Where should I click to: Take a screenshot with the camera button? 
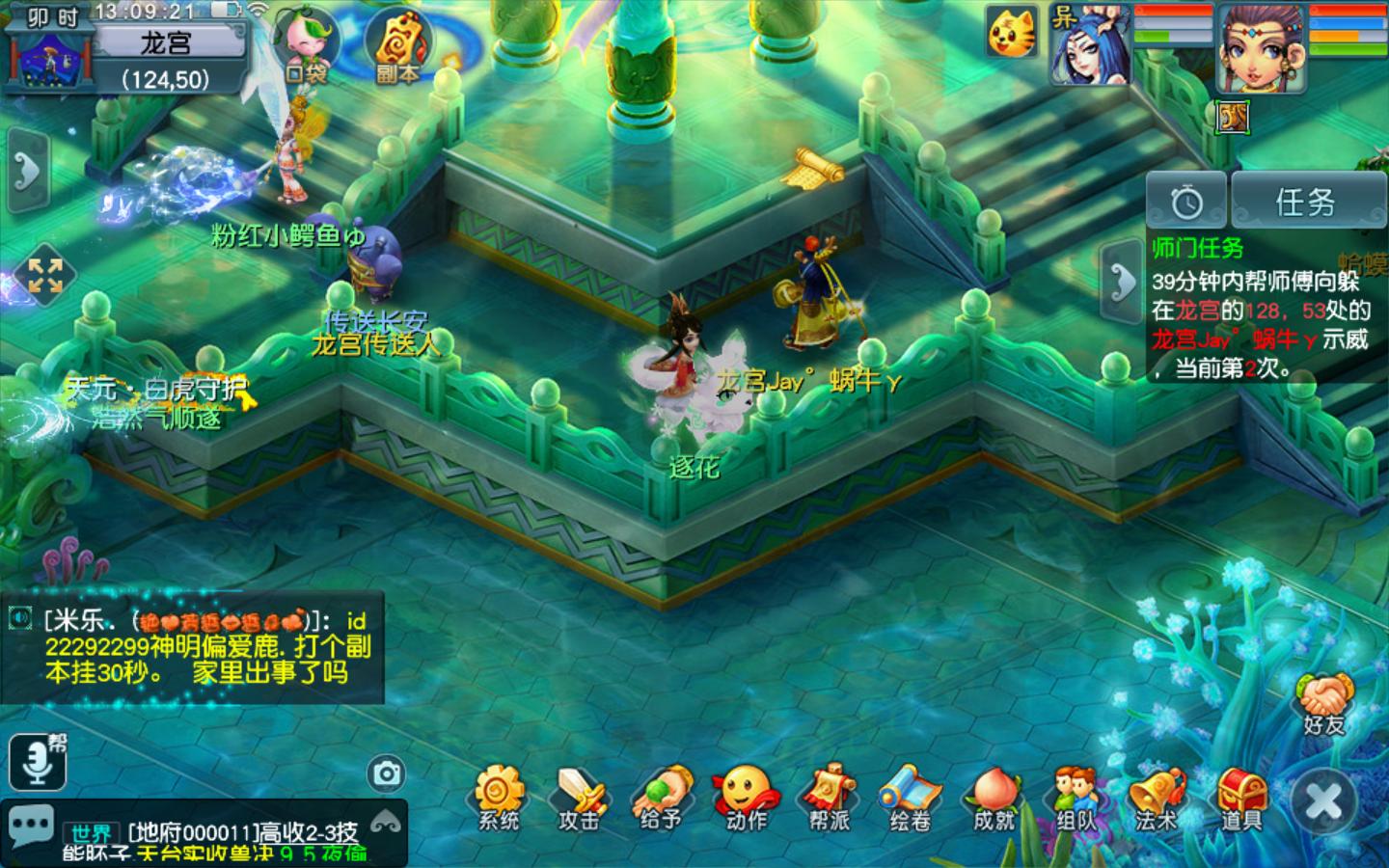[x=387, y=773]
